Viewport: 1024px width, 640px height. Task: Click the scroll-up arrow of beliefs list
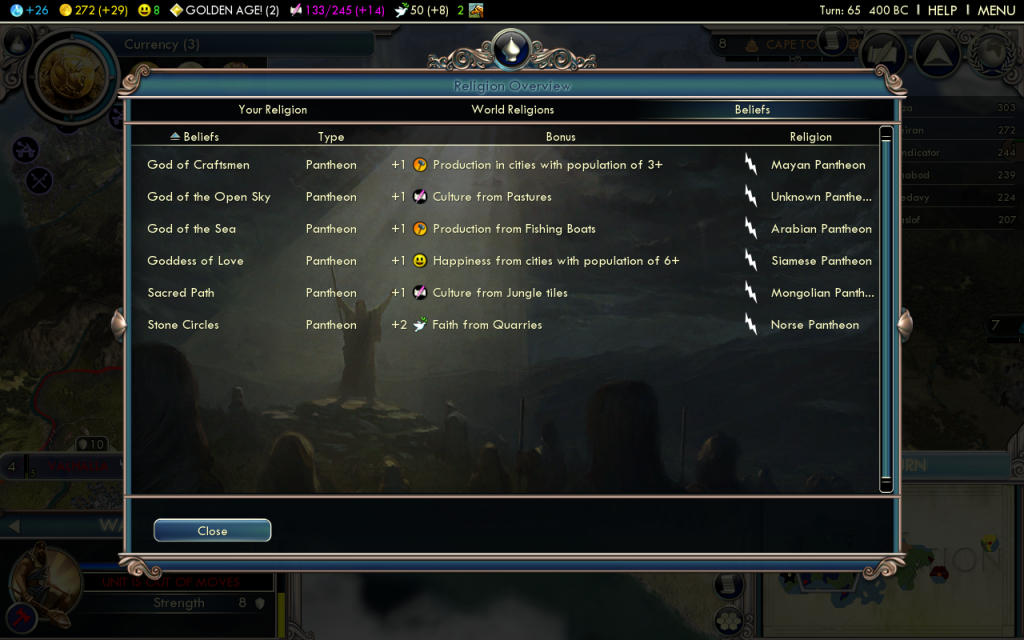(x=886, y=133)
